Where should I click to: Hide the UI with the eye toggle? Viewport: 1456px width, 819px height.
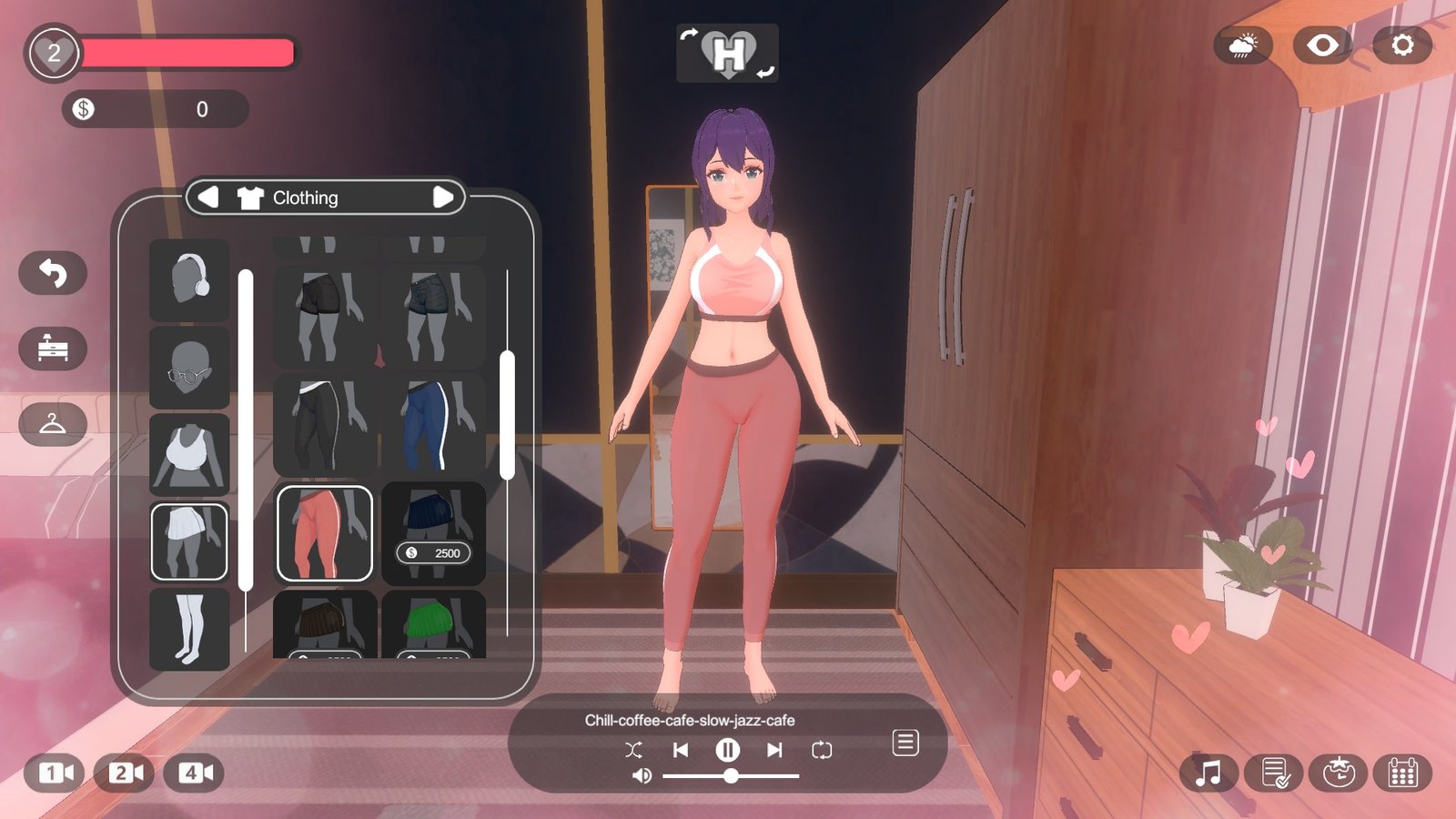pos(1323,45)
